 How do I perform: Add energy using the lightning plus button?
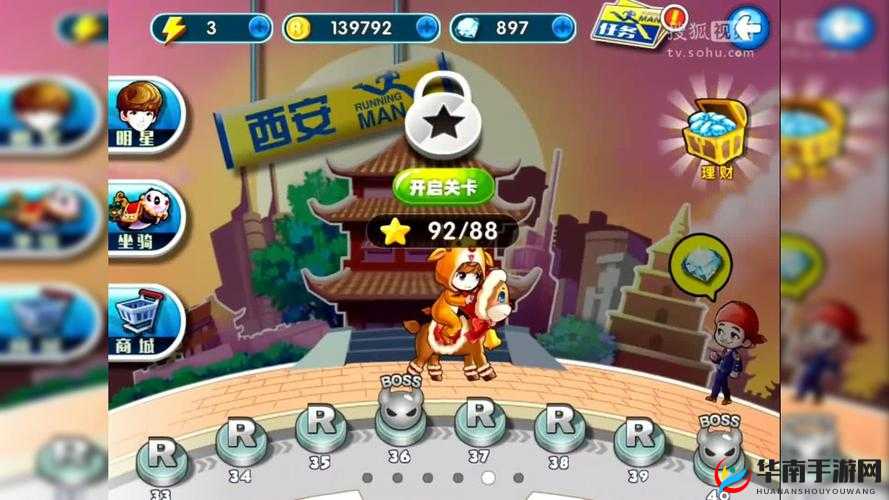[259, 28]
